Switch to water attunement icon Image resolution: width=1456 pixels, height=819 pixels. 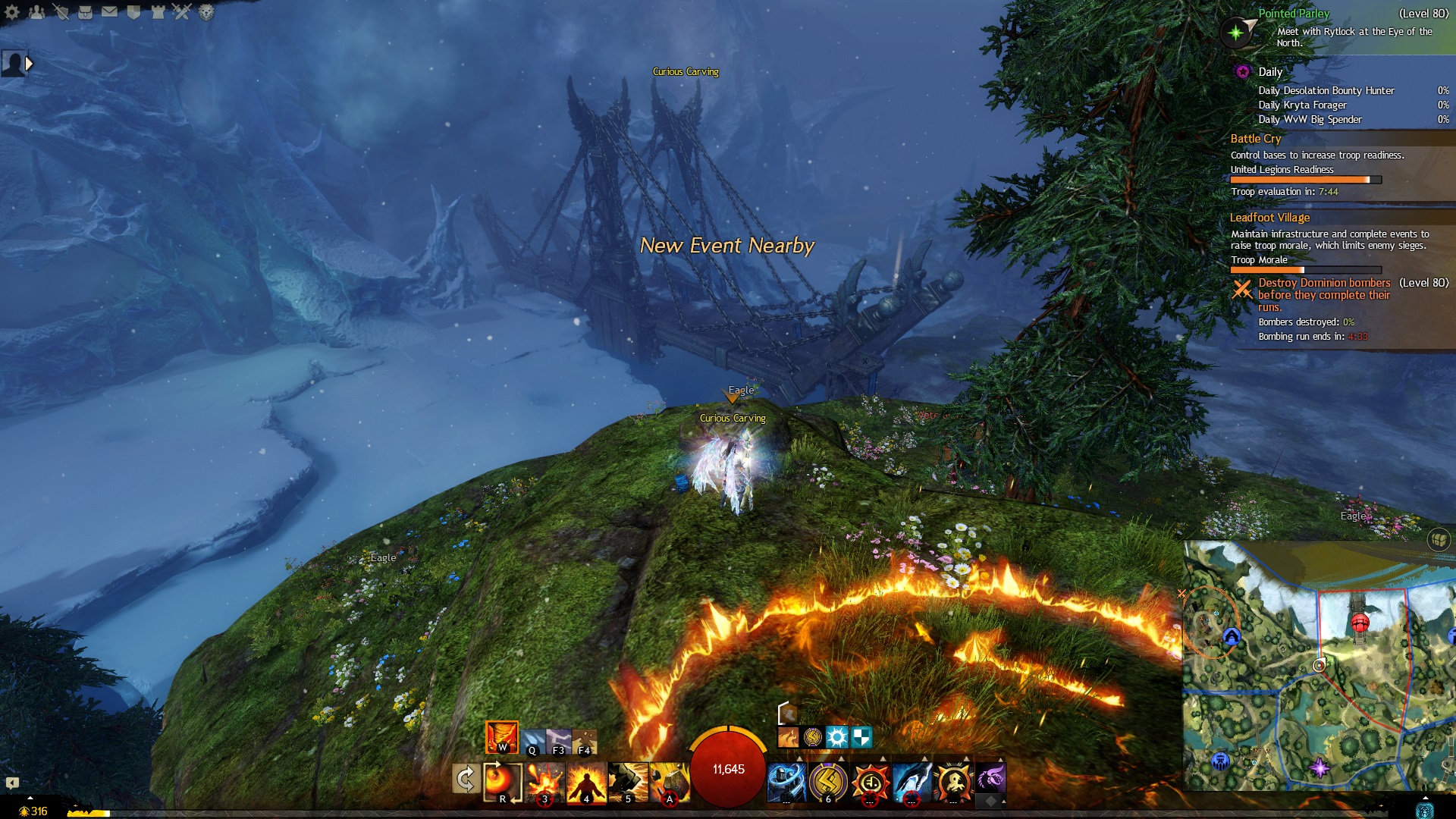(532, 740)
